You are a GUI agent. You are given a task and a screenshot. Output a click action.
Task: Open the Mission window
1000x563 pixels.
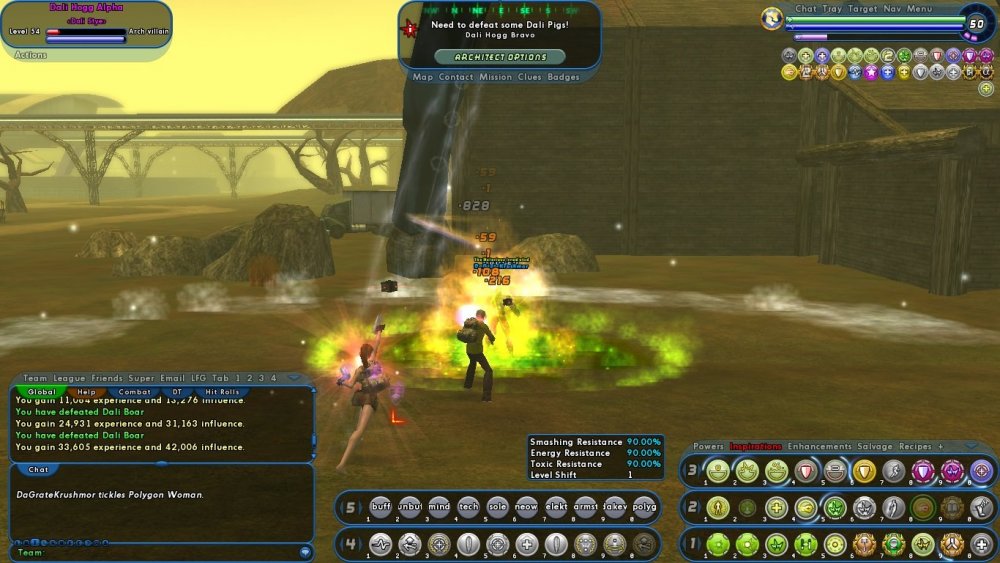[x=495, y=77]
